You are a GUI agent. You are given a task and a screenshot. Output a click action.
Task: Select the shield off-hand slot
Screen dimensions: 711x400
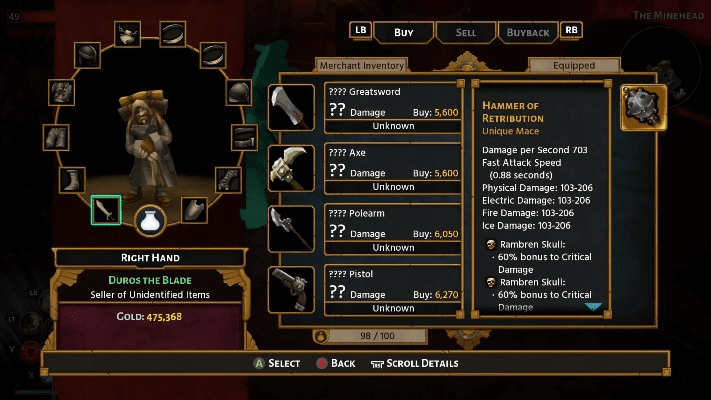pos(194,209)
